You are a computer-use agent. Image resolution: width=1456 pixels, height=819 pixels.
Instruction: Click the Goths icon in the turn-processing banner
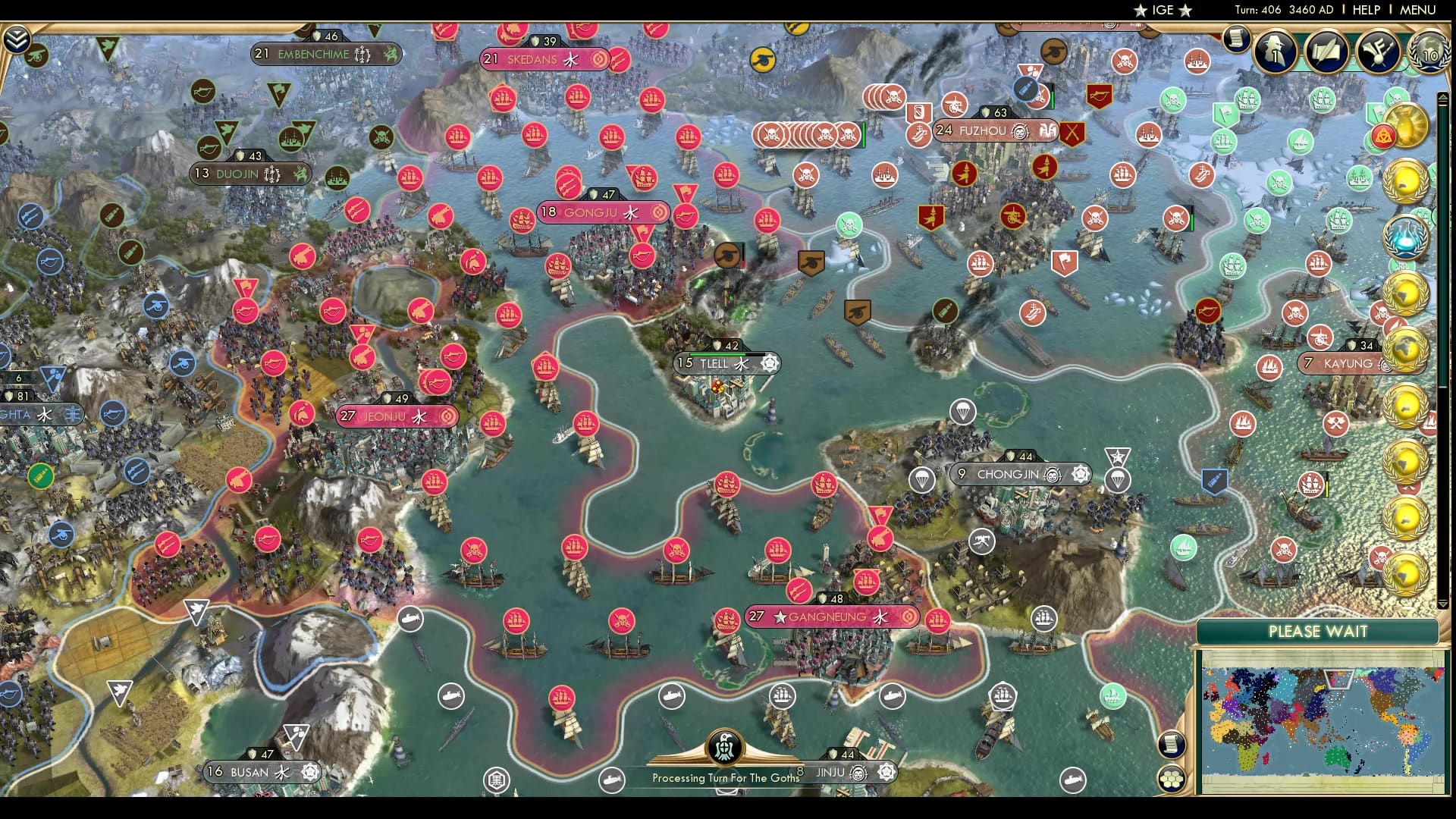coord(726,747)
